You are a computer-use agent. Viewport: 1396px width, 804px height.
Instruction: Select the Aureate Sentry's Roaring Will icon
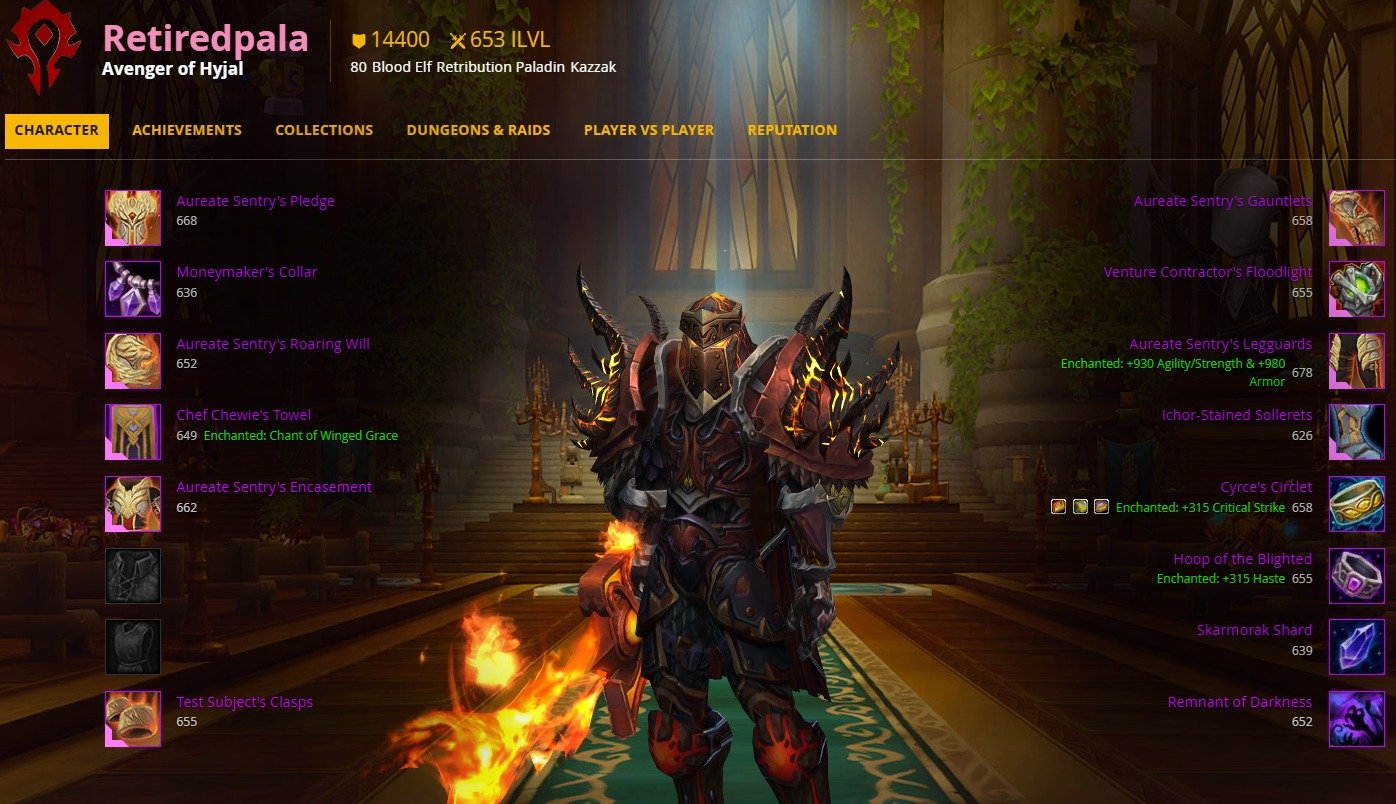click(x=133, y=361)
